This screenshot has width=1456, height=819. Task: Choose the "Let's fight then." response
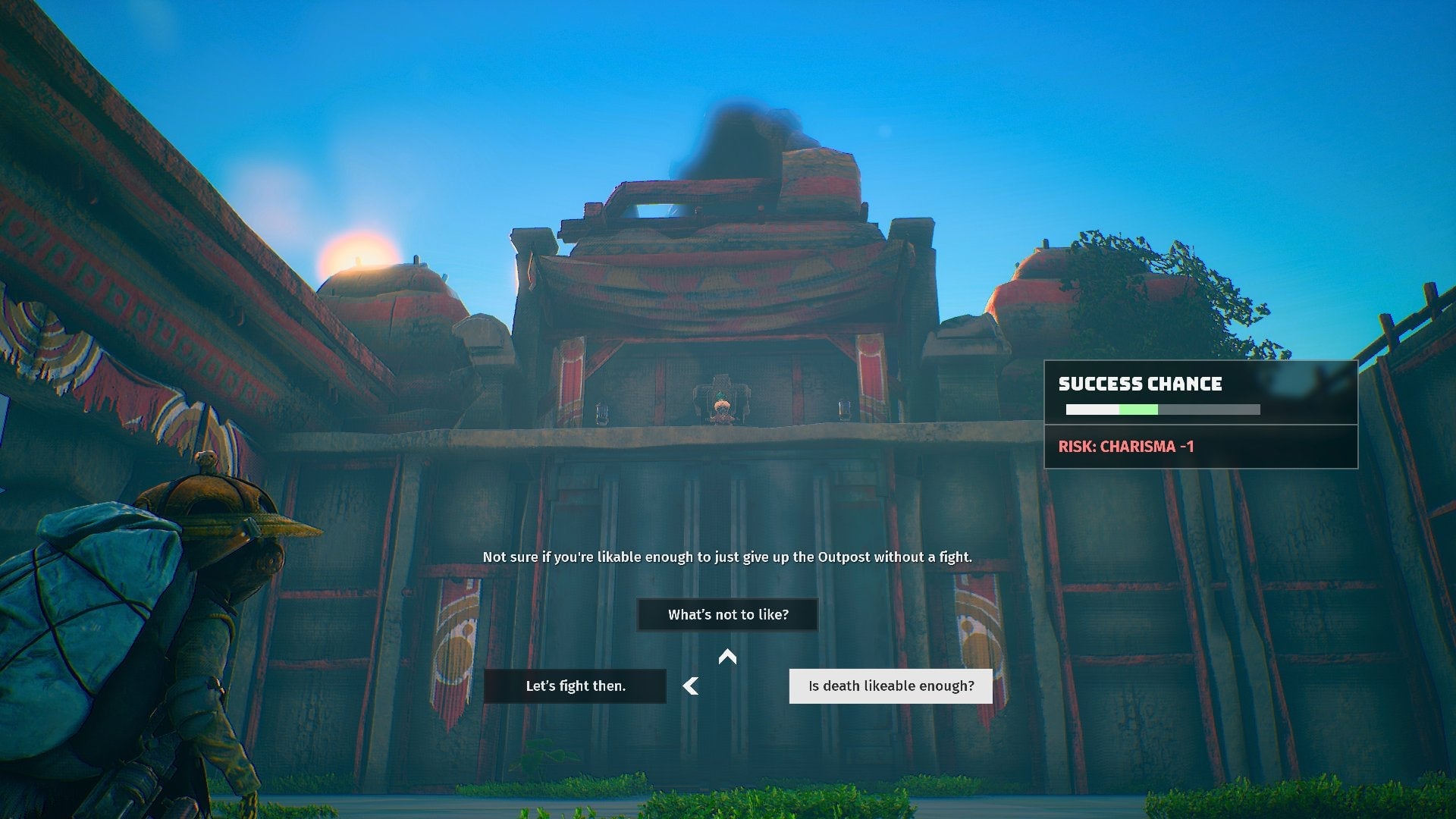click(575, 686)
